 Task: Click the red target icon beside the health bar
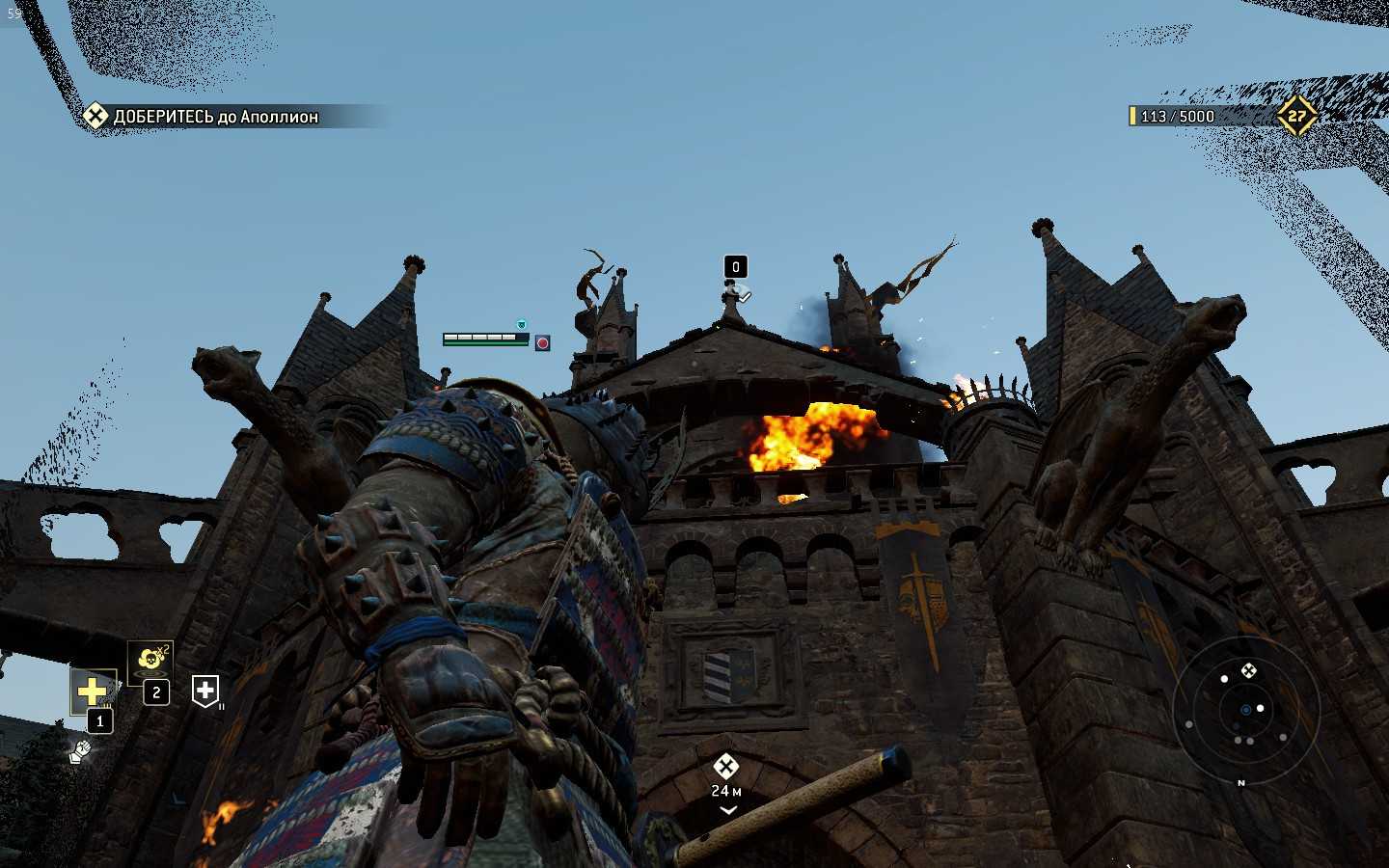[x=543, y=342]
